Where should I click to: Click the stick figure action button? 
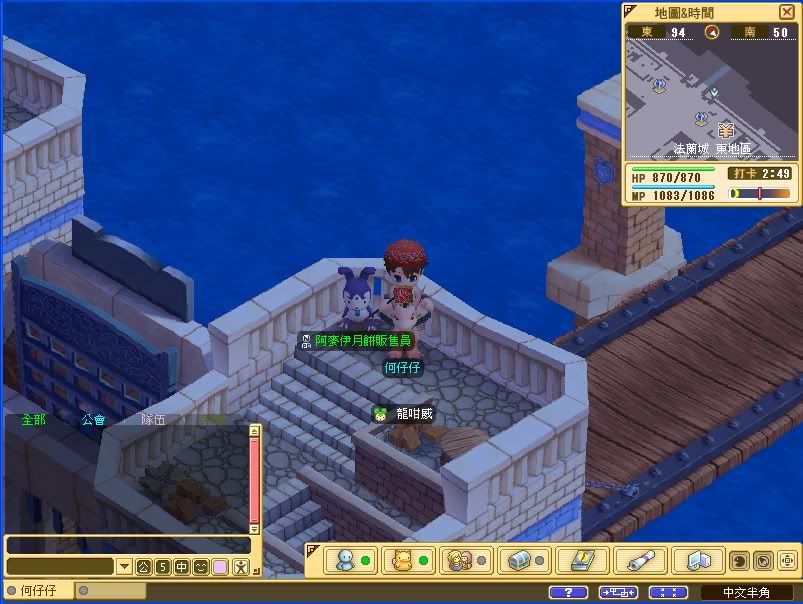[x=240, y=567]
